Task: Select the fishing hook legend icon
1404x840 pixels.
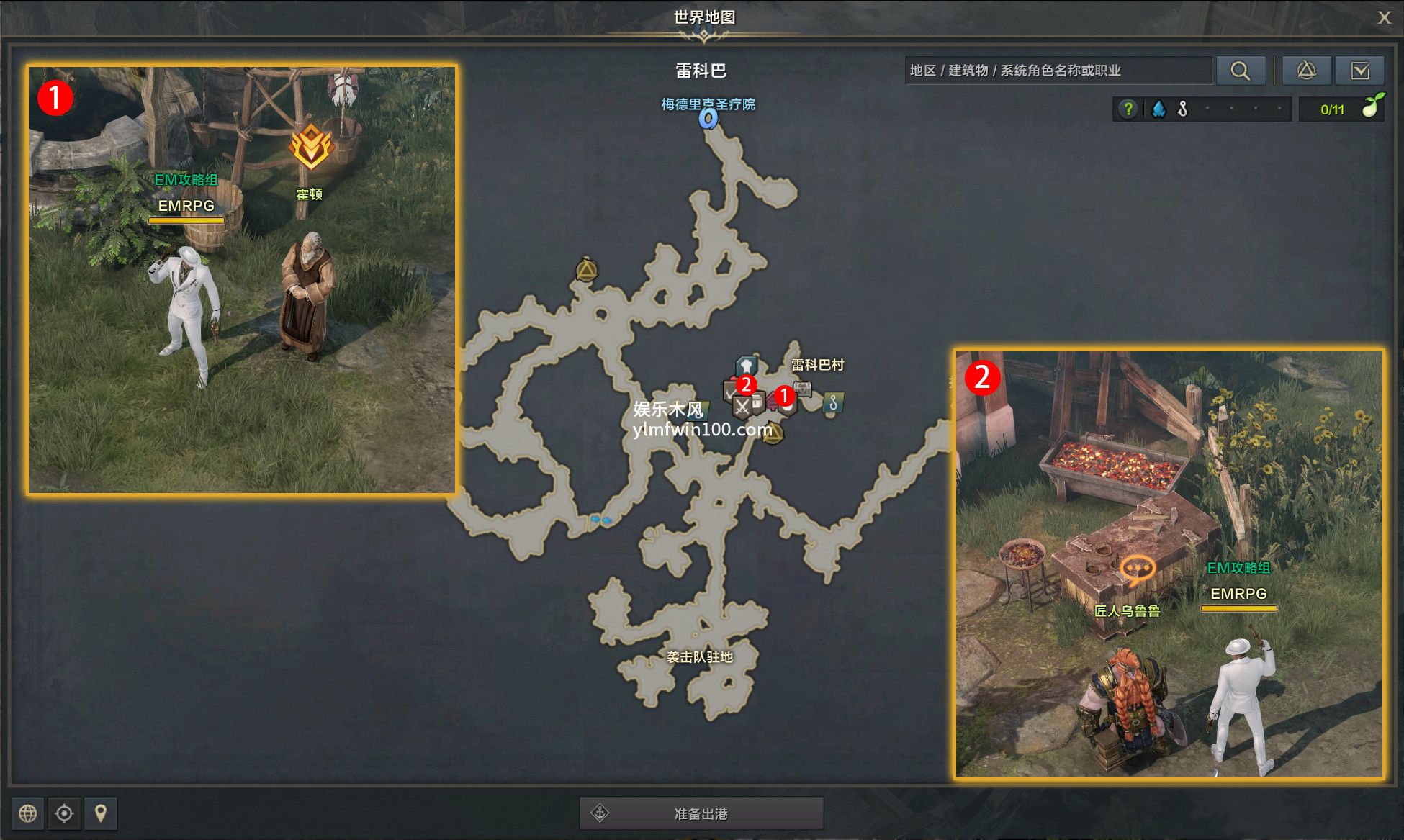Action: (1182, 109)
